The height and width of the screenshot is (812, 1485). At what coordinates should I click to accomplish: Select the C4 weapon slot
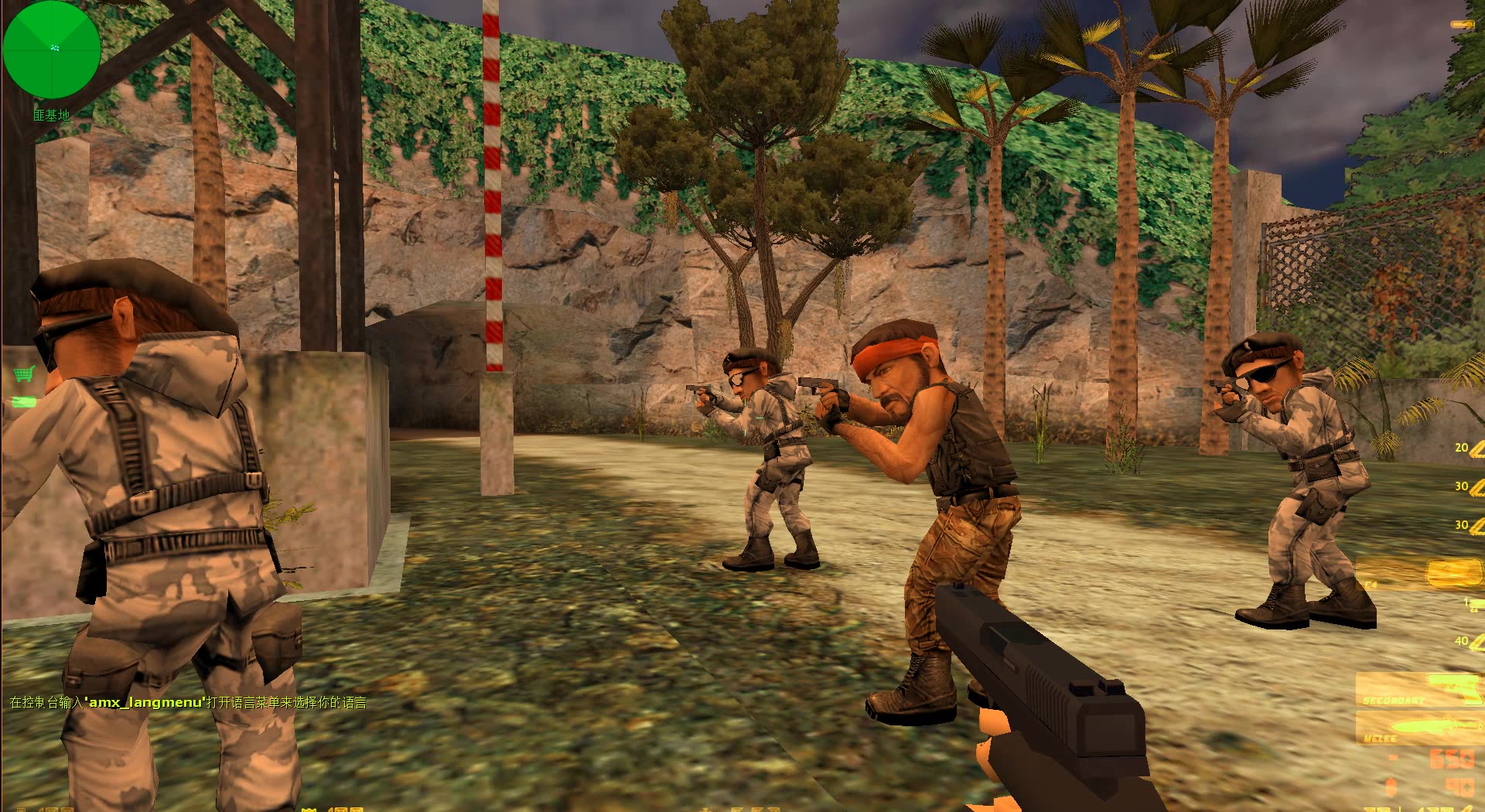click(x=1418, y=574)
